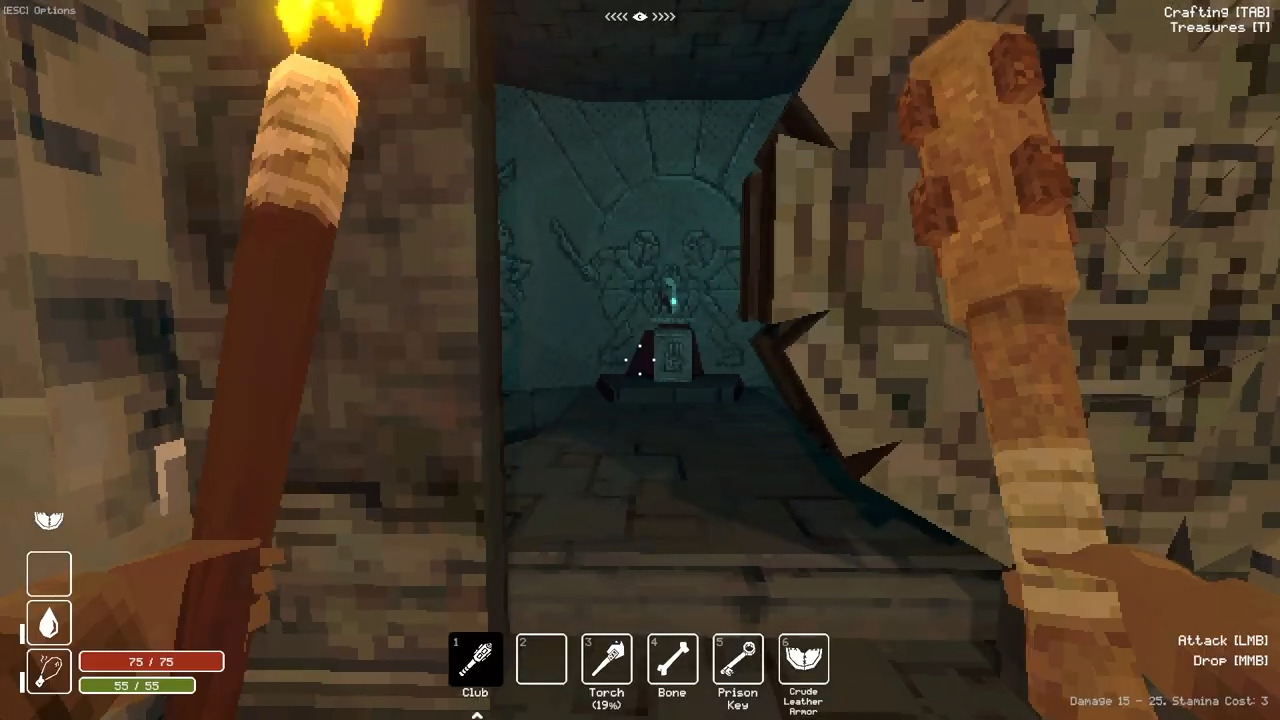The height and width of the screenshot is (720, 1280).
Task: Click the red 75/75 health bar
Action: click(150, 661)
